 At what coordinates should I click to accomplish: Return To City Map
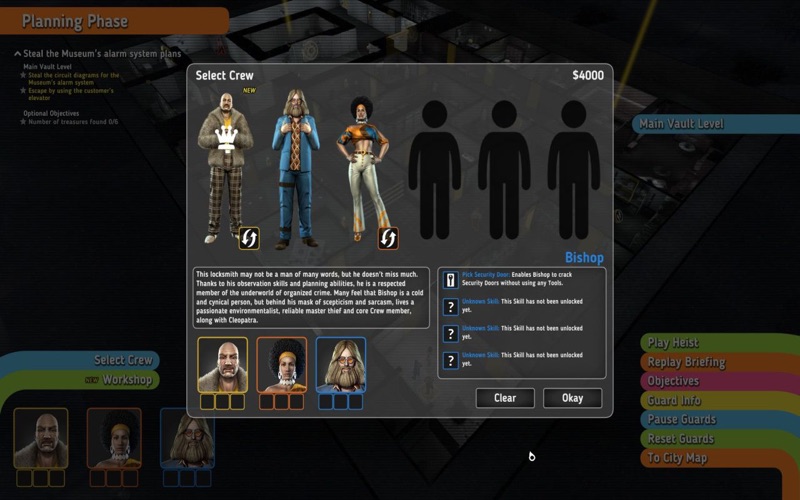point(677,458)
